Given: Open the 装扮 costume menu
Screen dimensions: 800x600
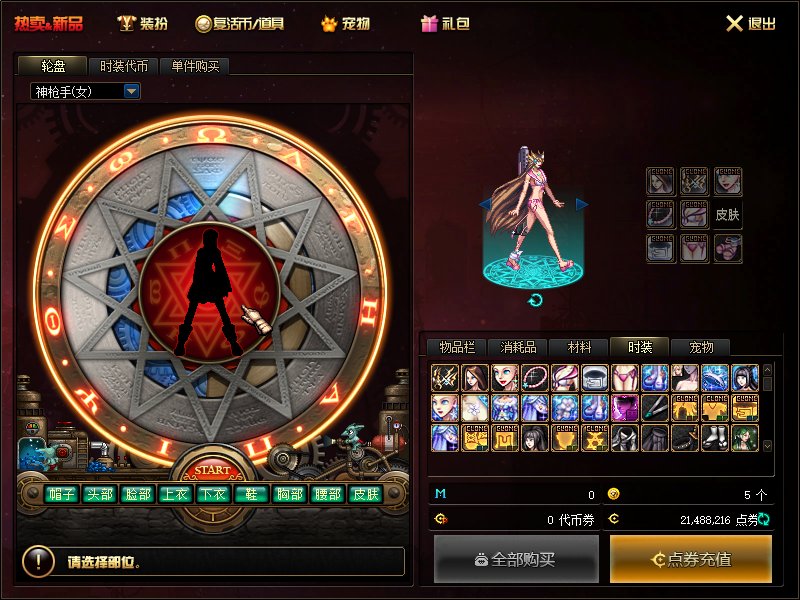Looking at the screenshot, I should pos(142,23).
